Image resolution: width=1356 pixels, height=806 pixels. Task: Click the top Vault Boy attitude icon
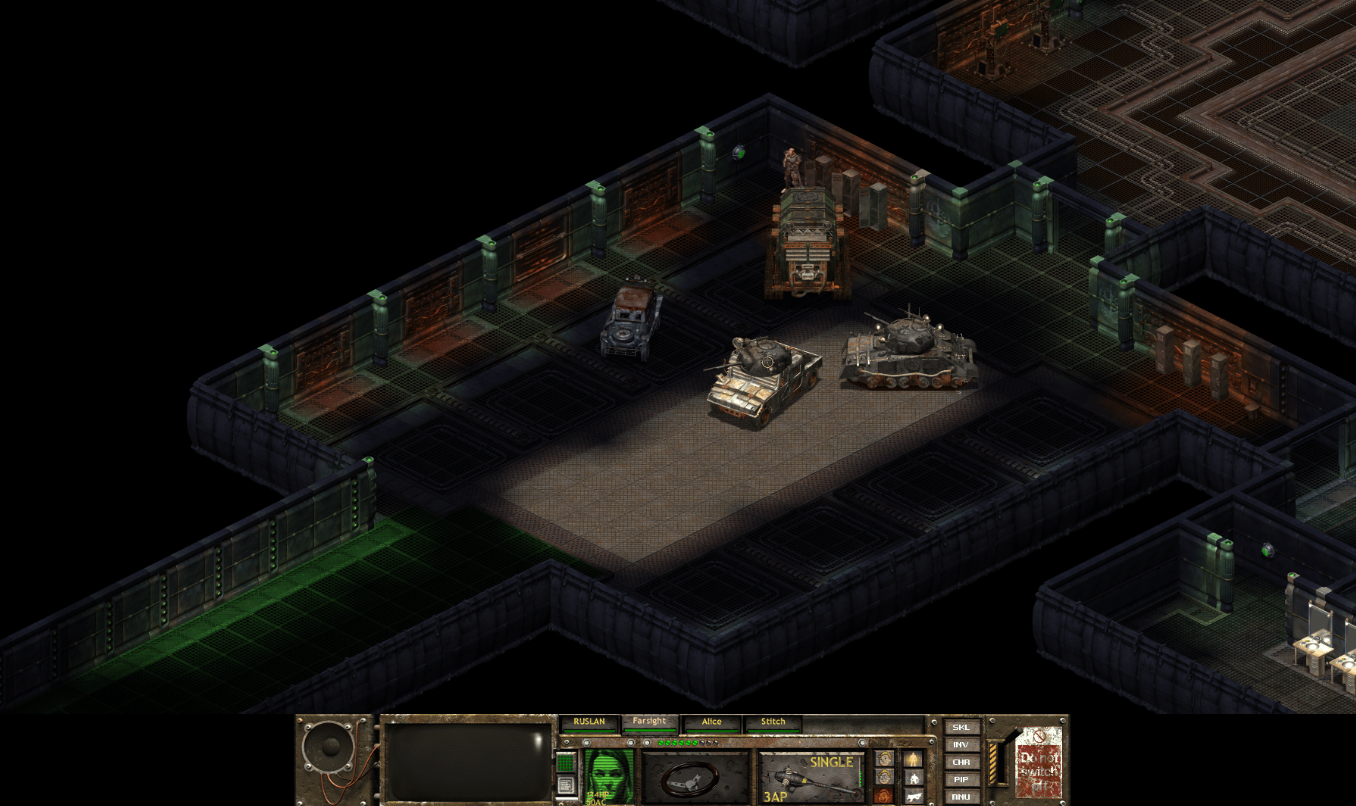884,758
